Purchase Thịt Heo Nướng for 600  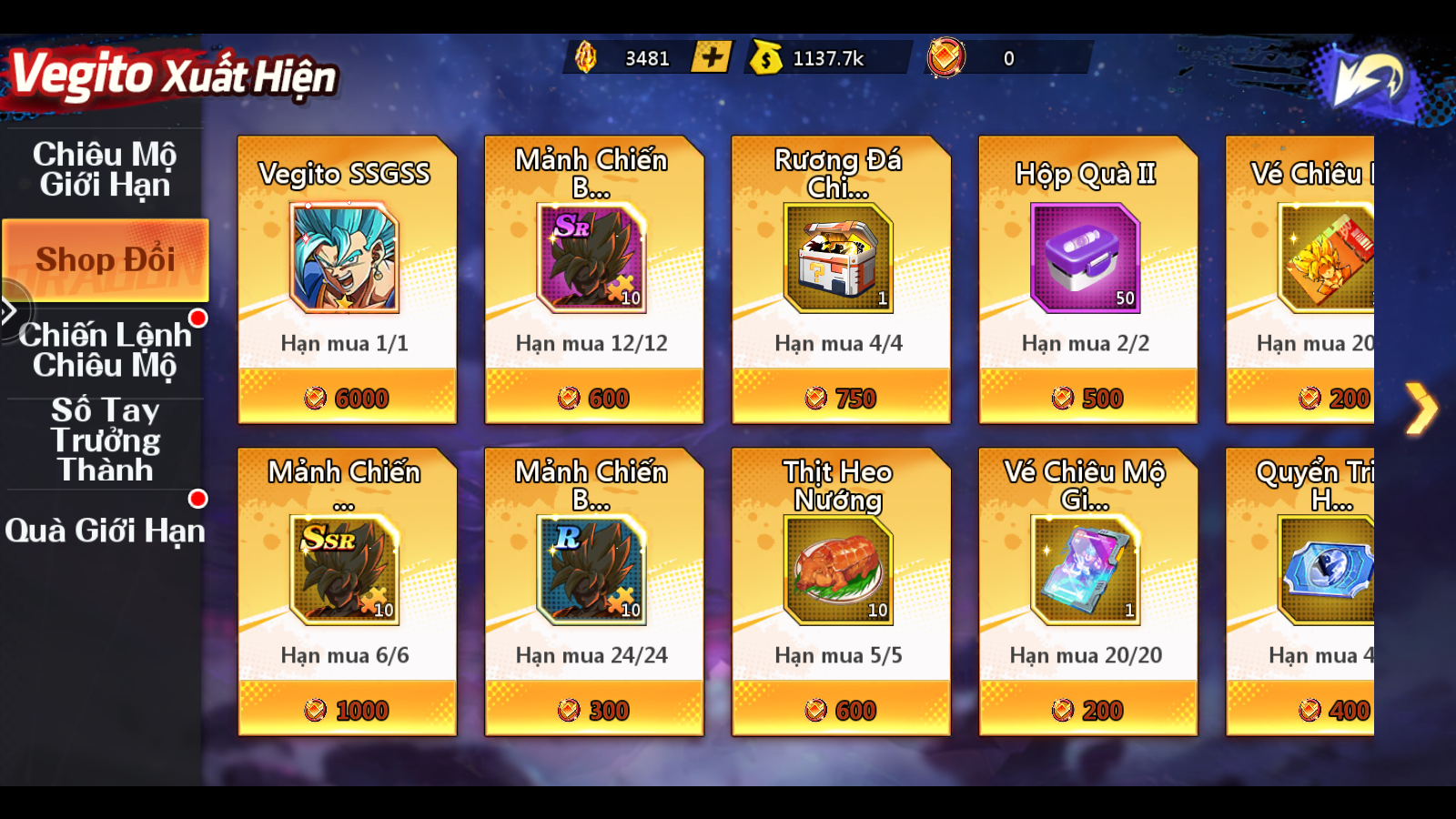pyautogui.click(x=841, y=710)
